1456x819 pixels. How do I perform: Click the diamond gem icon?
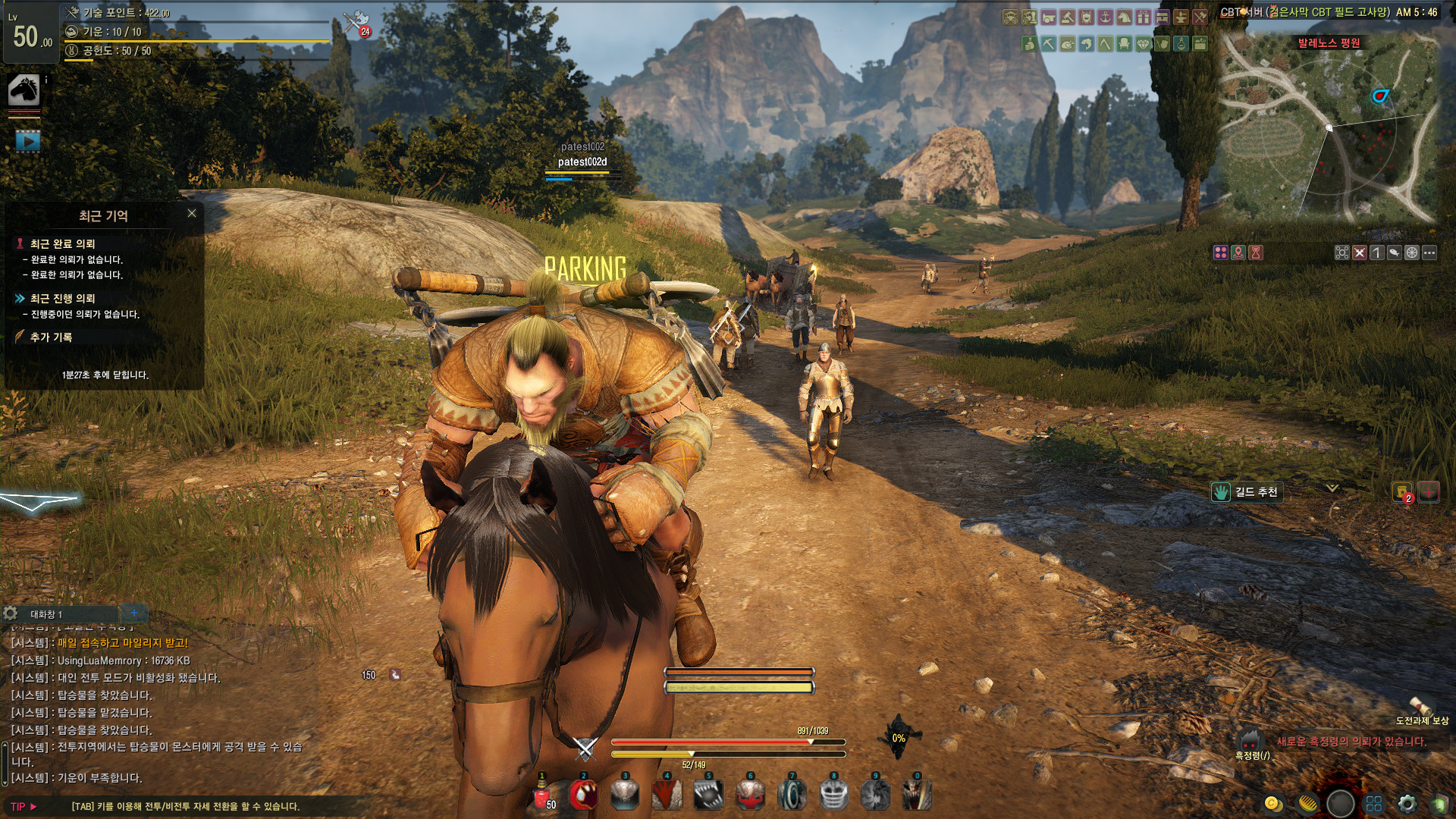(1144, 44)
